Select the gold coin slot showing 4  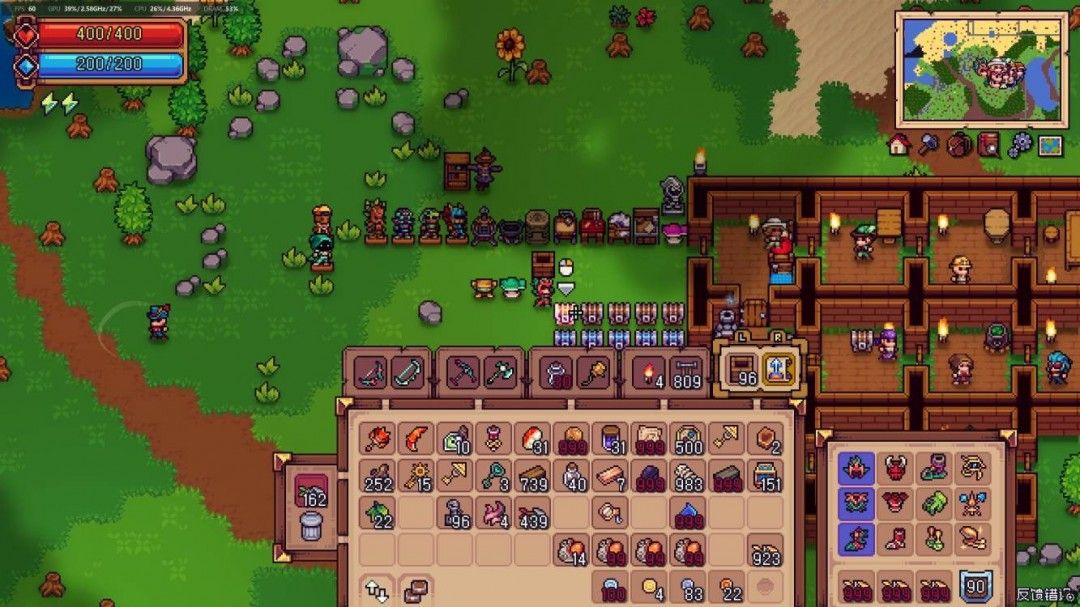coord(650,587)
